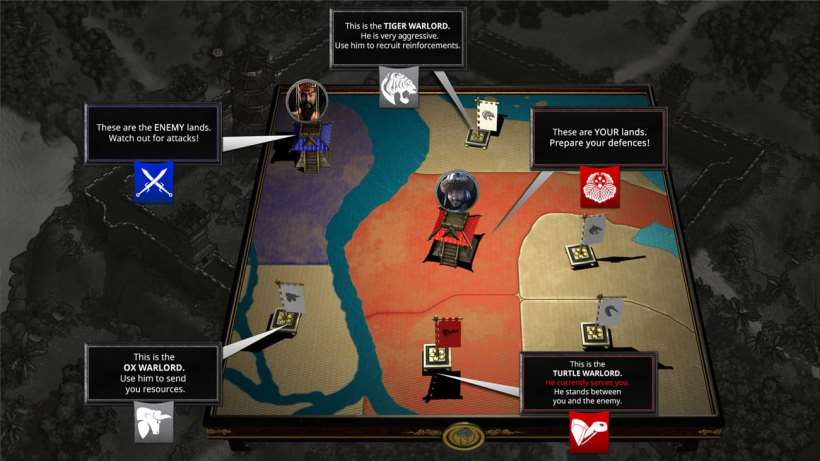
Task: Click the enemy lord portrait on blue castle
Action: tap(305, 101)
